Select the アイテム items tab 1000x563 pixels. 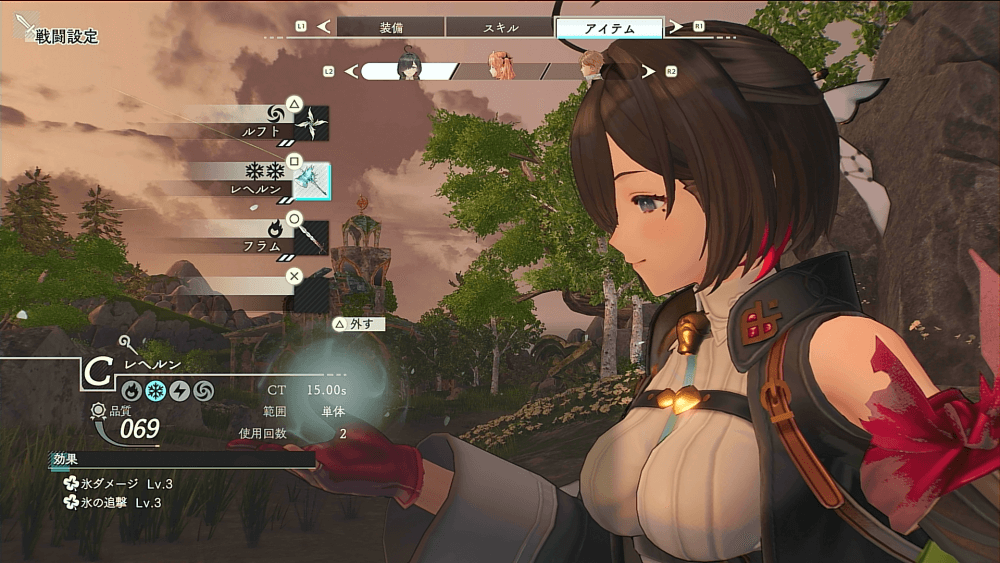tap(609, 28)
